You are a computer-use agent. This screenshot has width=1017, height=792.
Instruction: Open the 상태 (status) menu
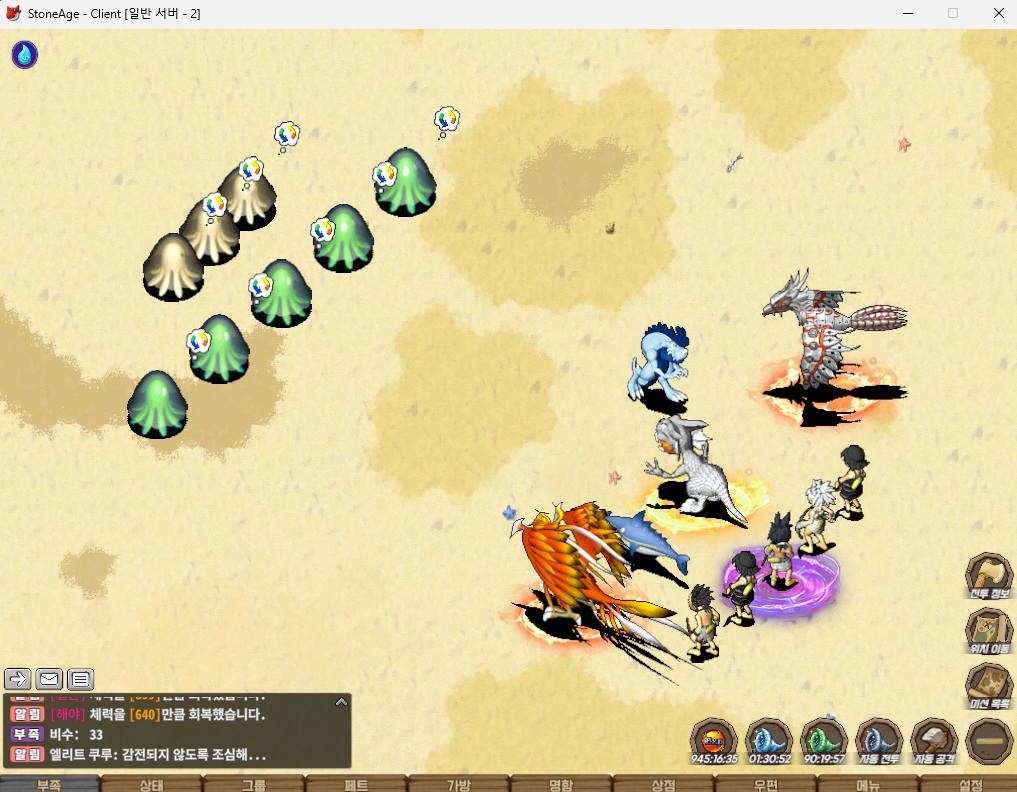click(152, 784)
